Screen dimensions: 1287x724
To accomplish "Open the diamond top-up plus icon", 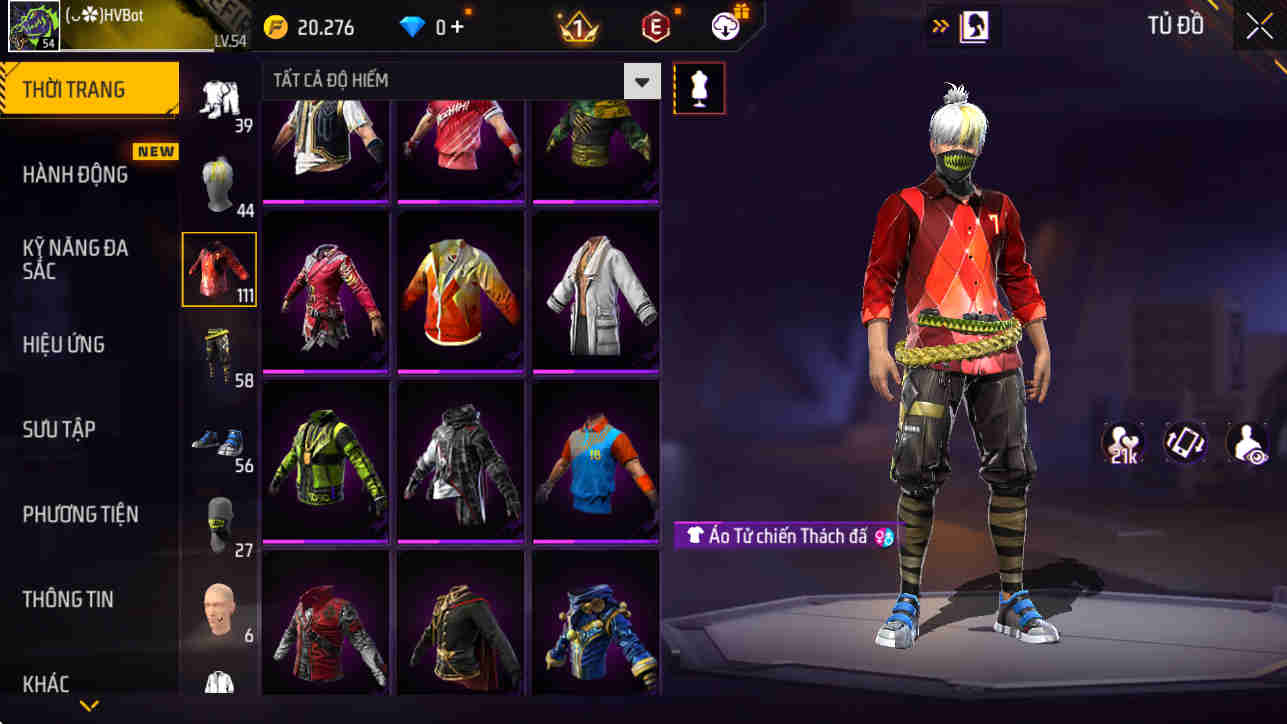I will tap(459, 27).
